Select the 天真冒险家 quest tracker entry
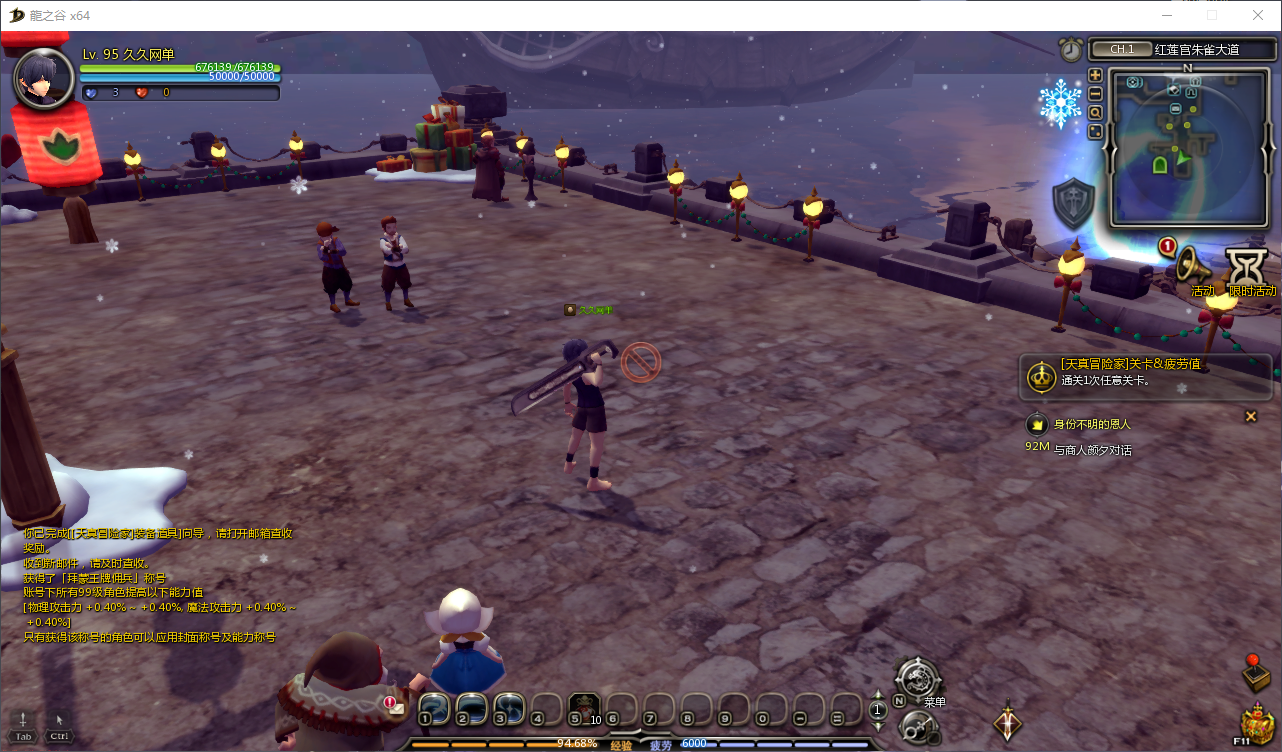This screenshot has width=1282, height=752. click(x=1145, y=372)
